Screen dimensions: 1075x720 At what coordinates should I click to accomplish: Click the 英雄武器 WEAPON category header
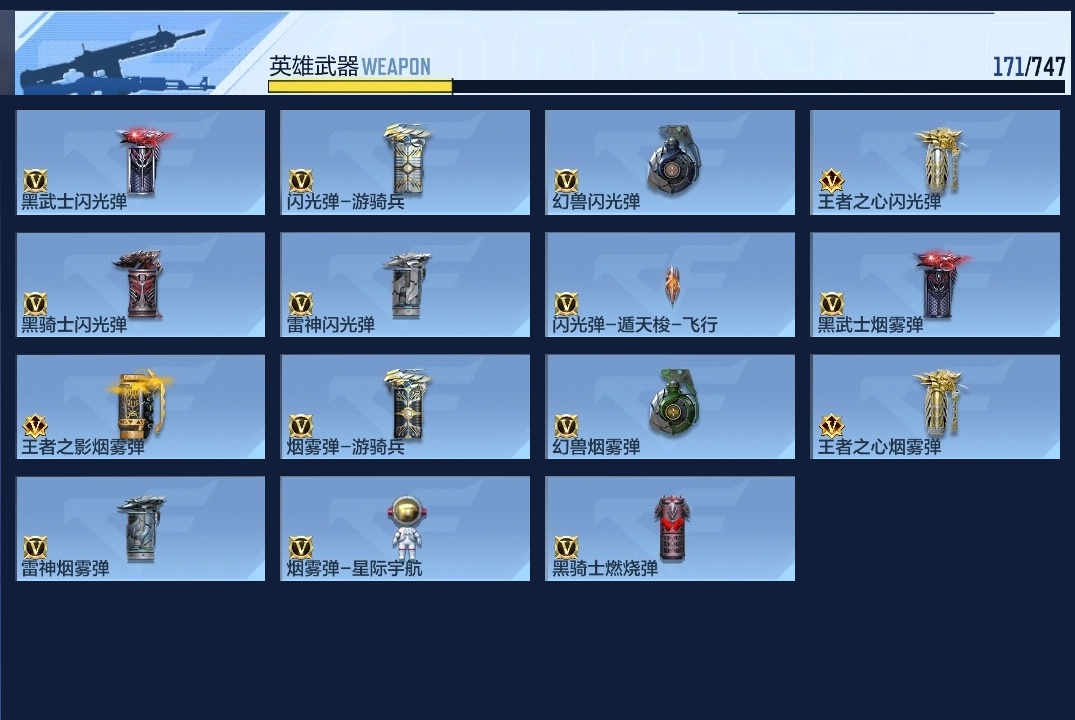pyautogui.click(x=350, y=67)
